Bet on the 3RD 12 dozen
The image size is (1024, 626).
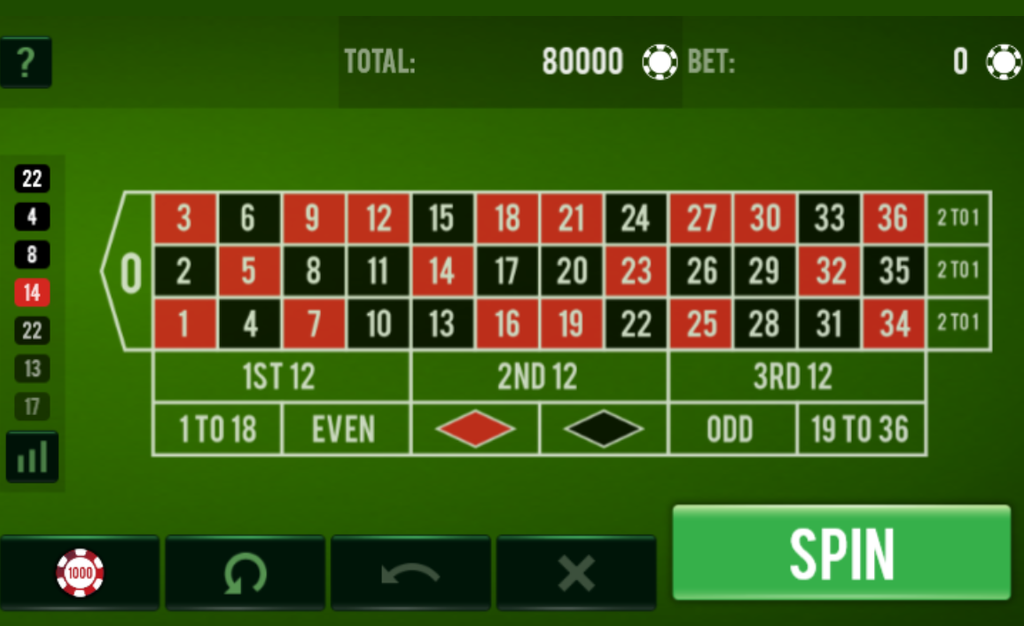pos(794,377)
